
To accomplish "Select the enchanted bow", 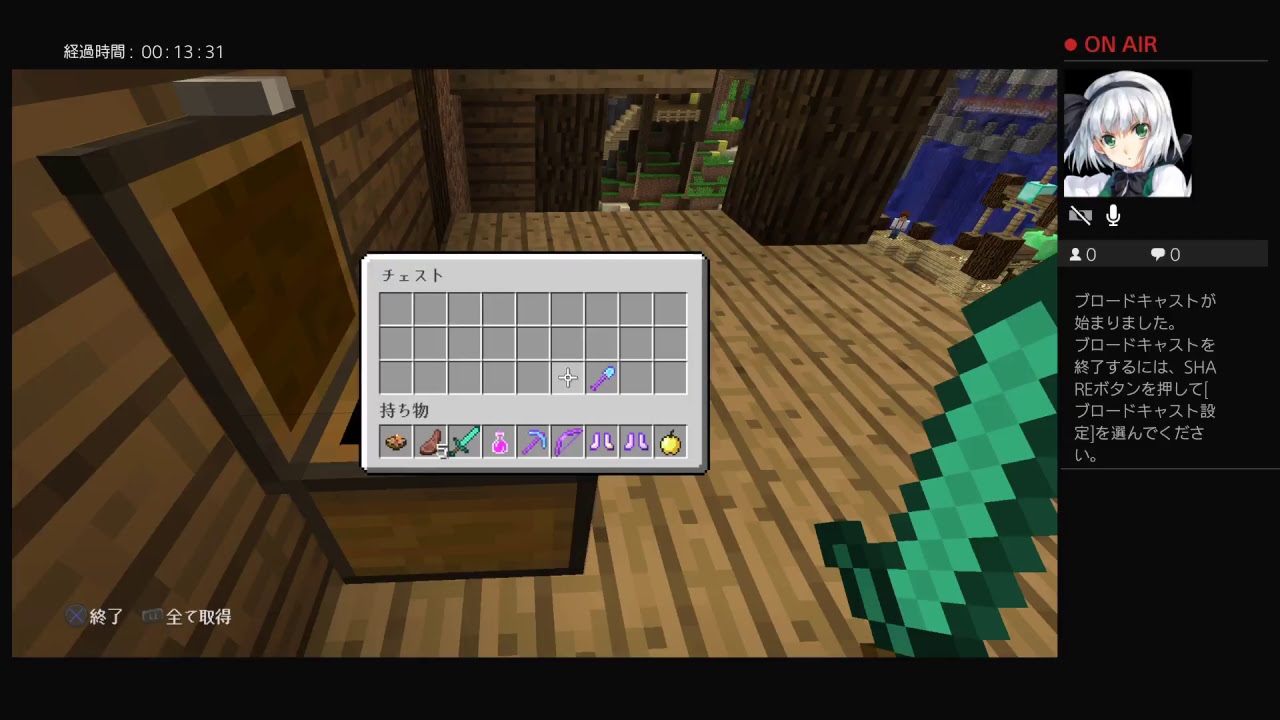I will (567, 442).
